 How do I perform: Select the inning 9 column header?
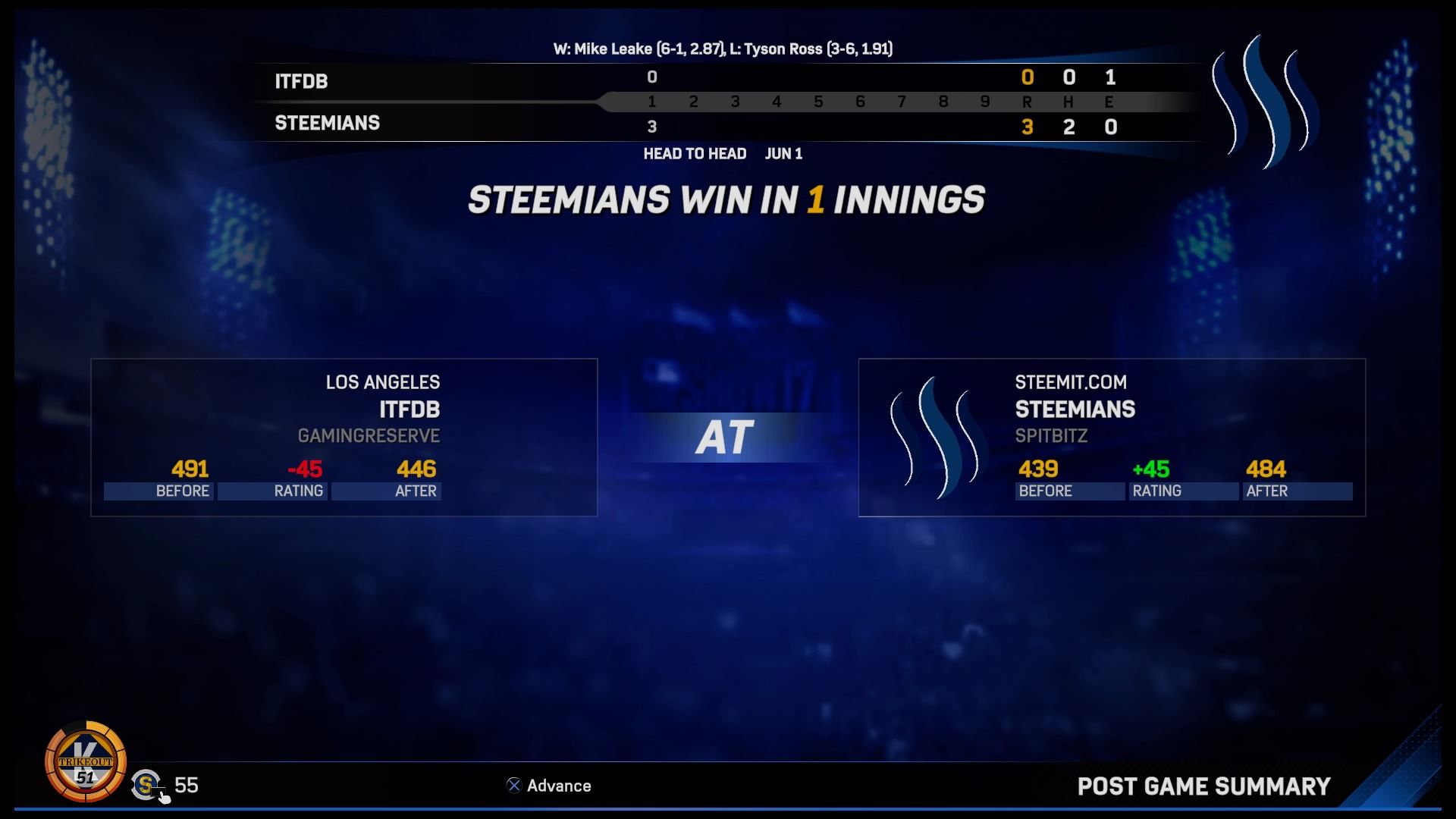pyautogui.click(x=985, y=101)
